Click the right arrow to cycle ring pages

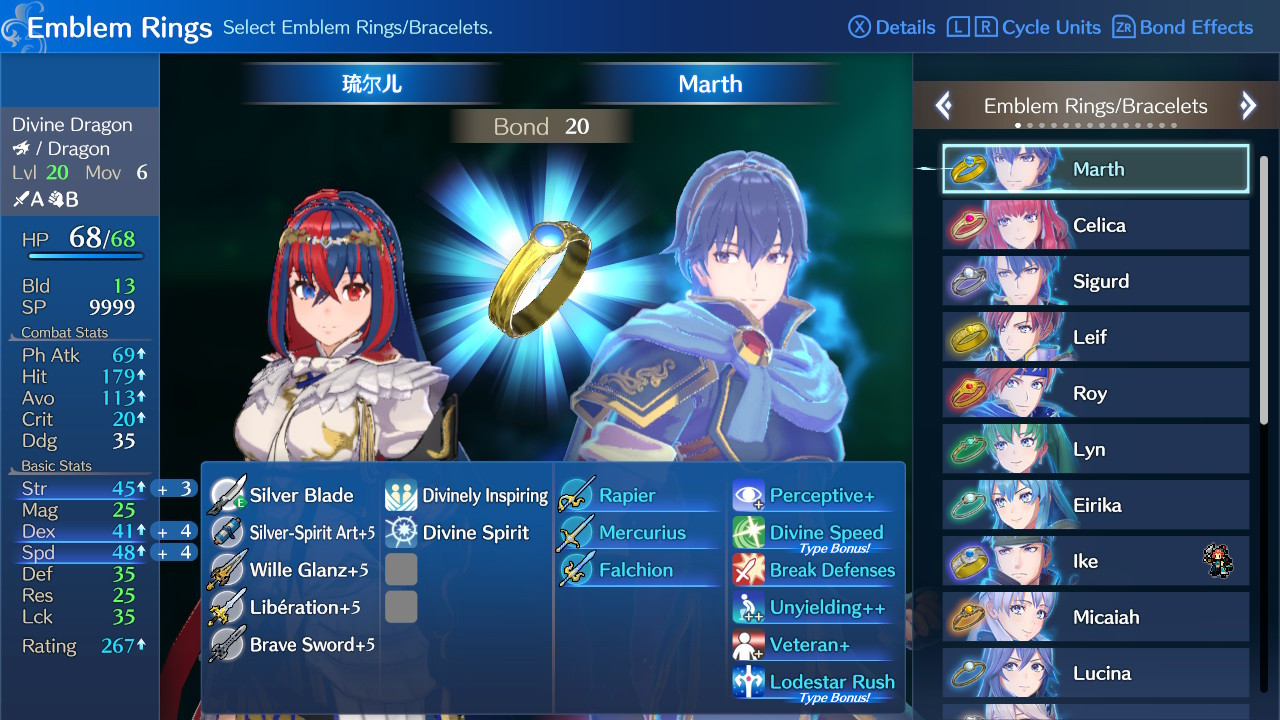[x=1249, y=105]
